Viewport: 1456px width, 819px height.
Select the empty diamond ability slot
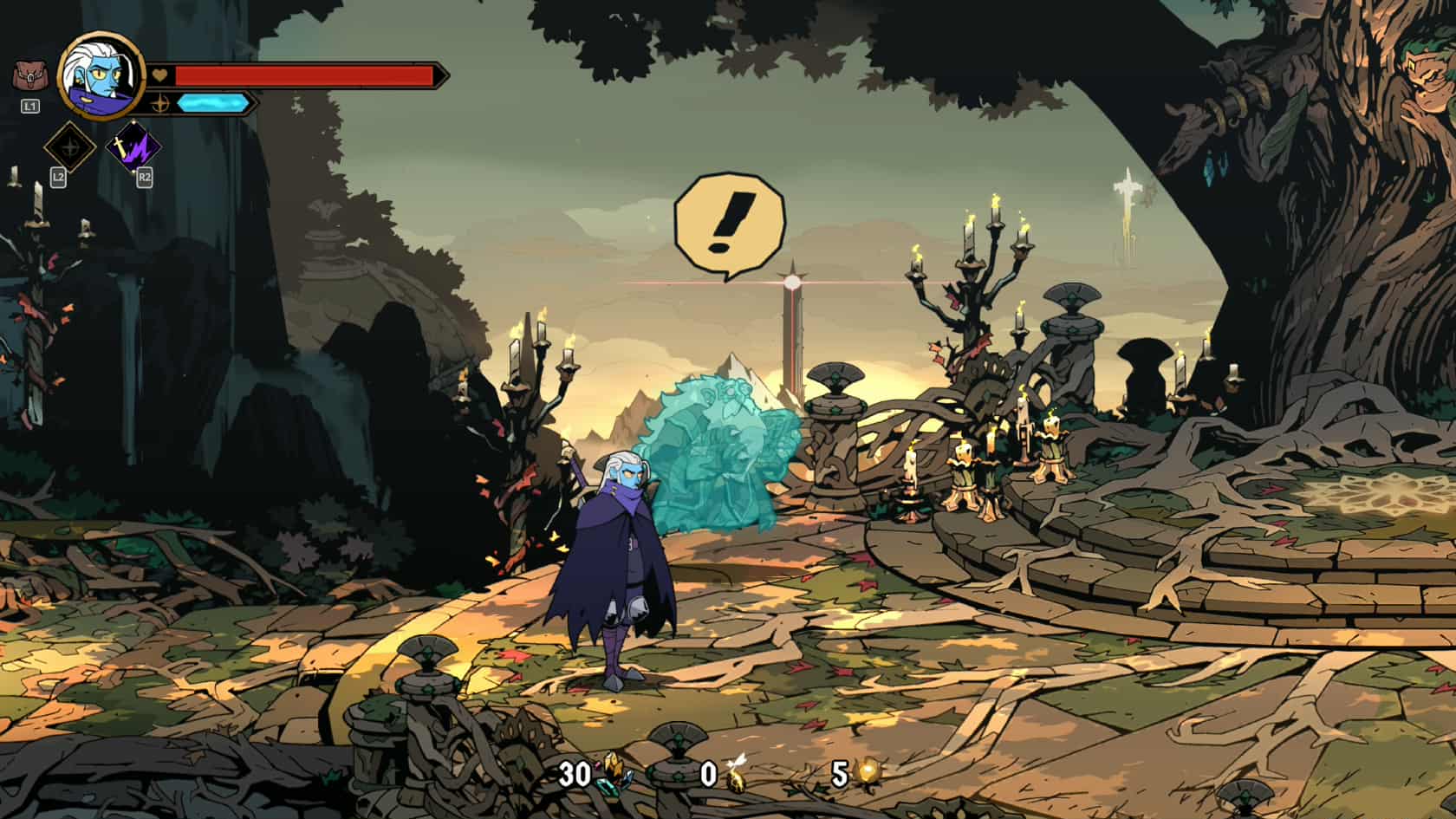click(70, 147)
